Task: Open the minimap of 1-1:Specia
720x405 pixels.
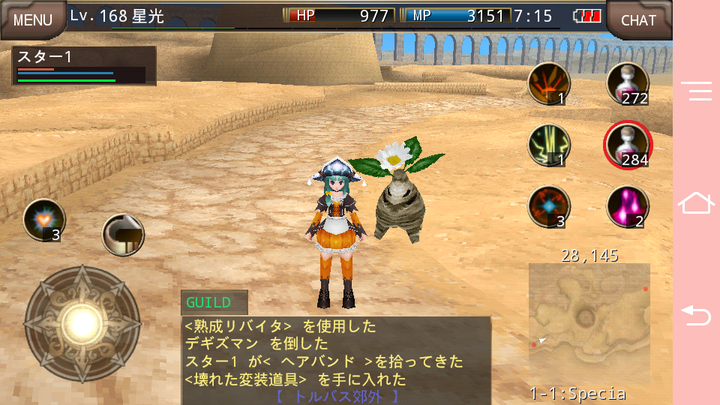Action: click(589, 322)
